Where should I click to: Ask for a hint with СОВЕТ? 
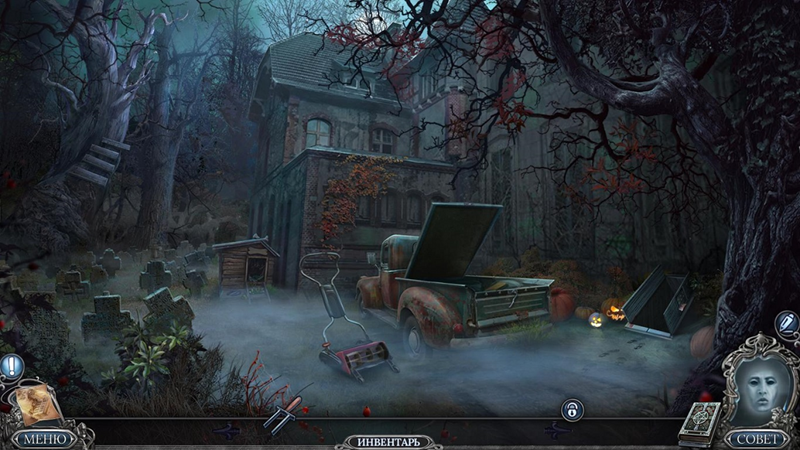coord(756,439)
